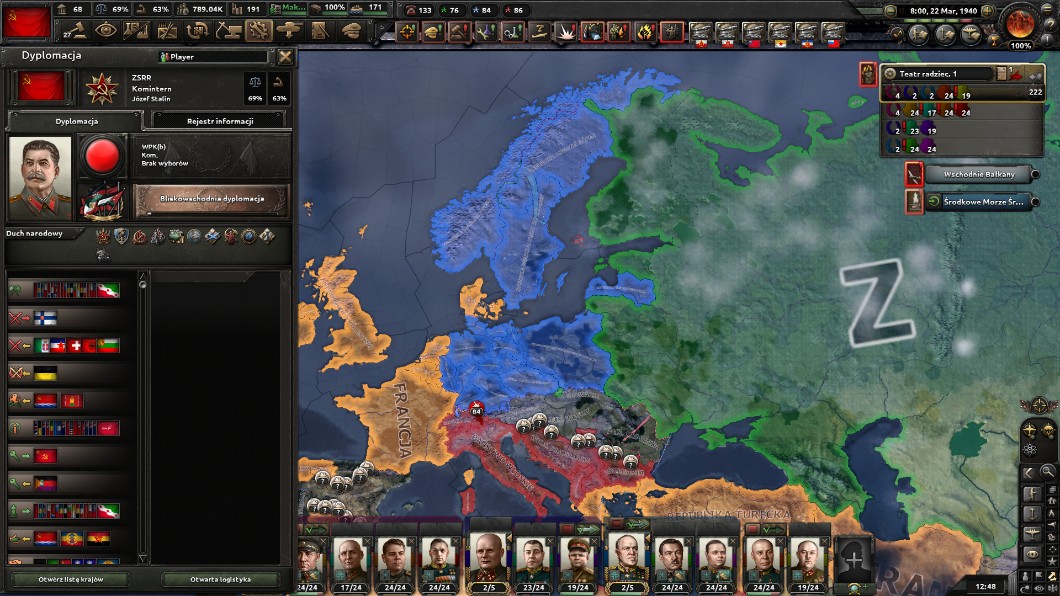Select the Wschodnie Bałkany theater
This screenshot has height=596, width=1060.
pos(969,174)
